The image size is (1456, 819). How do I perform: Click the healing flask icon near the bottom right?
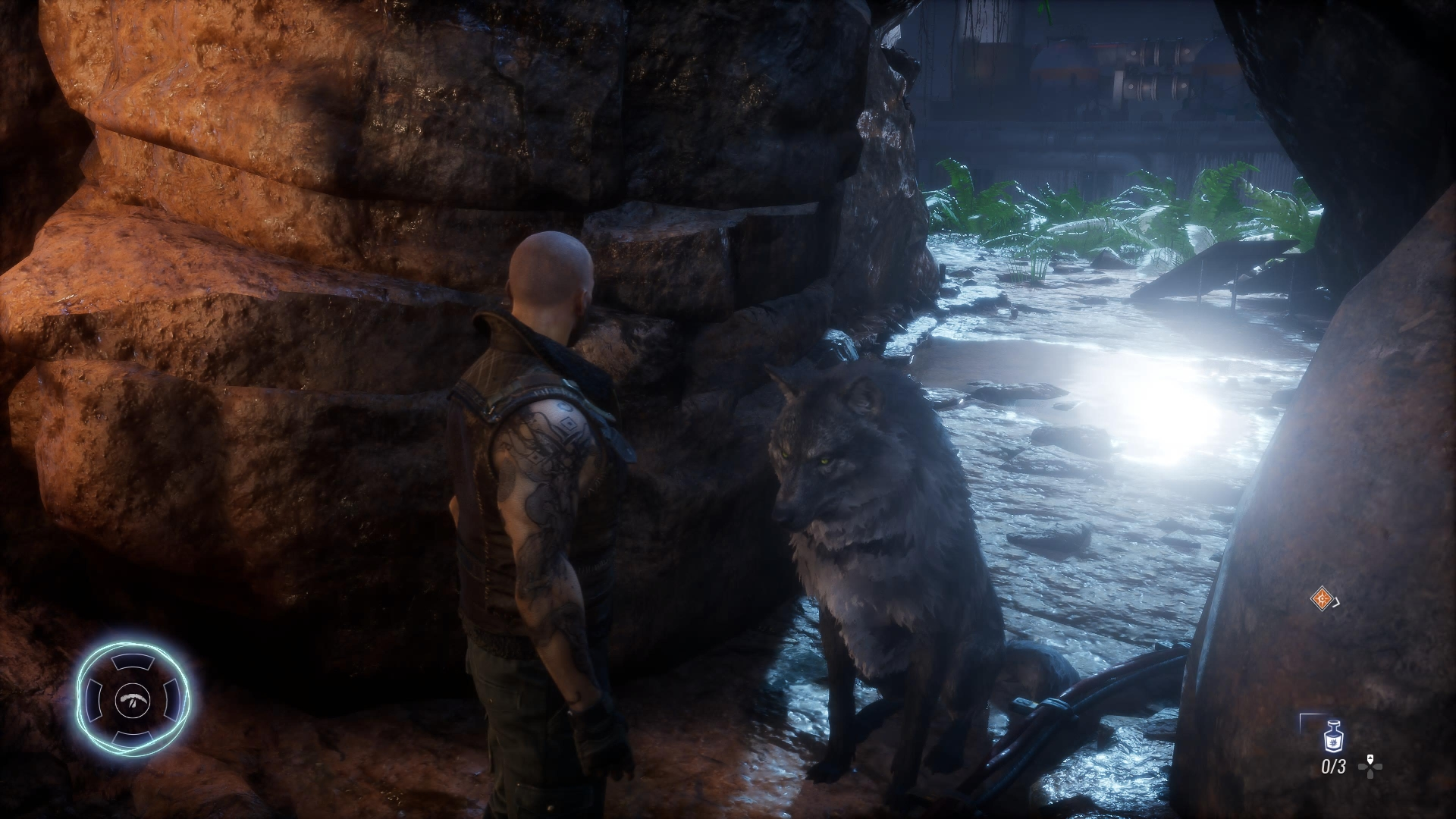[x=1333, y=737]
